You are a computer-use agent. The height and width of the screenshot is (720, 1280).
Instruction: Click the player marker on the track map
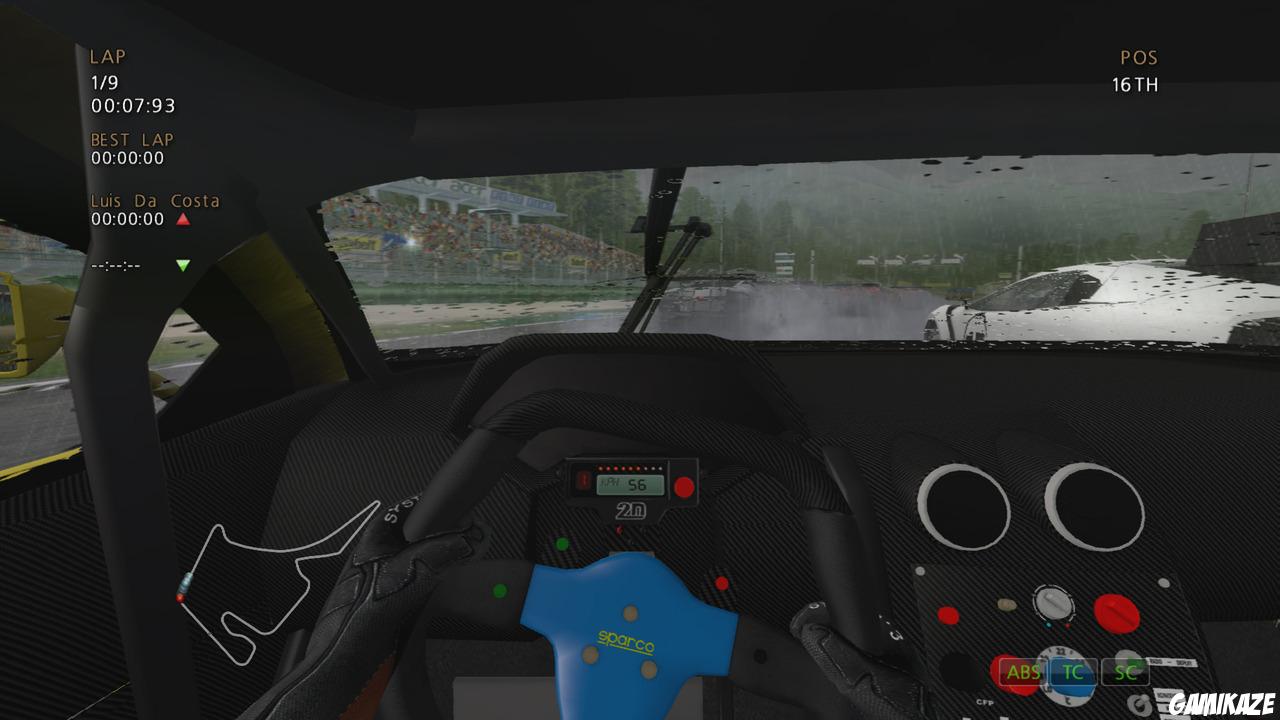tap(180, 598)
